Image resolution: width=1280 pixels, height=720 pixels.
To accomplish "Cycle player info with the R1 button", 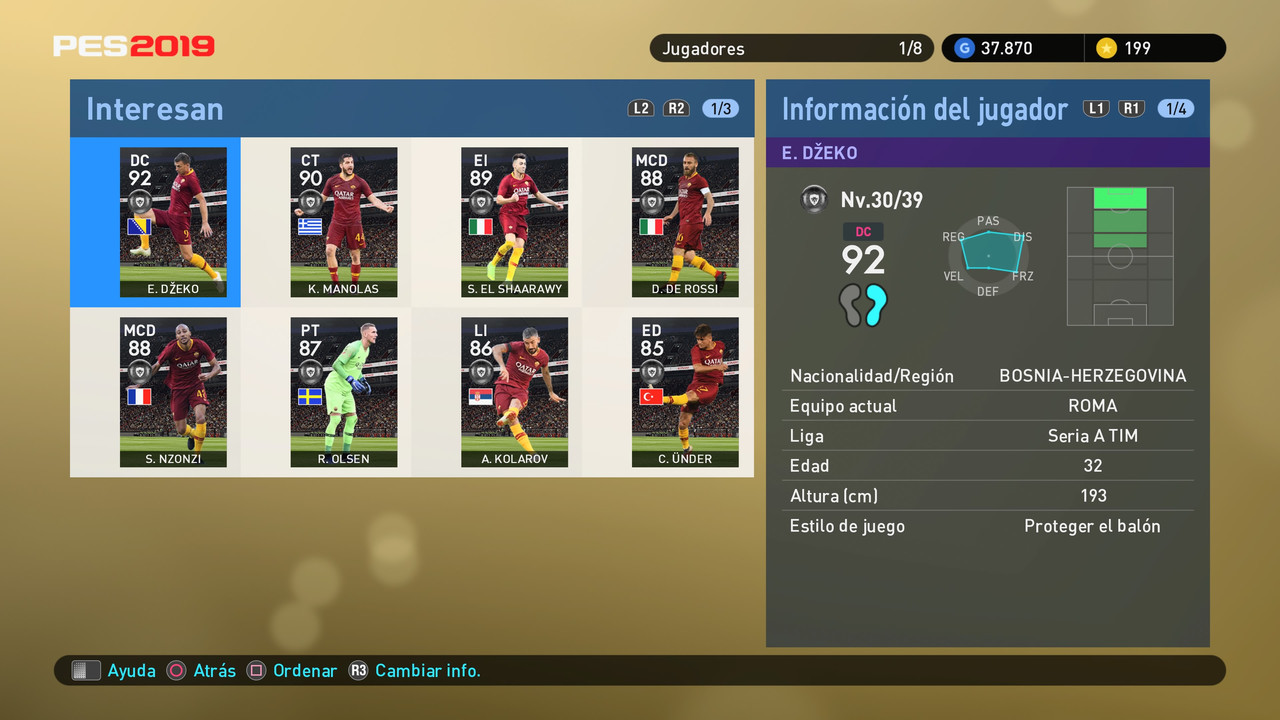I will click(1131, 108).
